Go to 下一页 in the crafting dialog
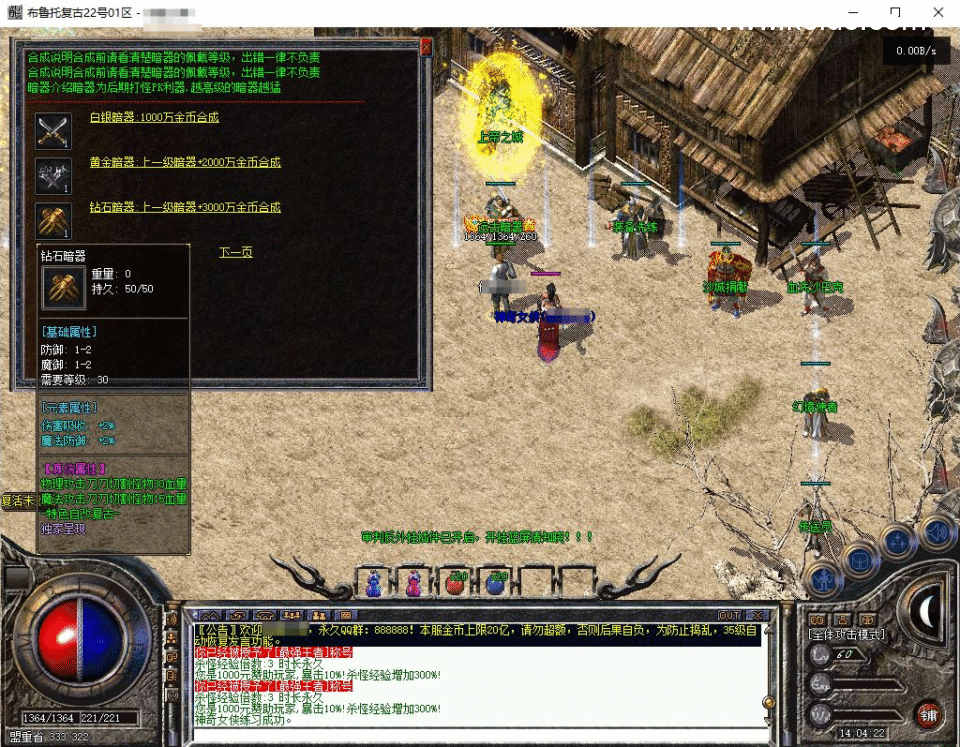Screen dimensions: 960x747 coord(236,252)
